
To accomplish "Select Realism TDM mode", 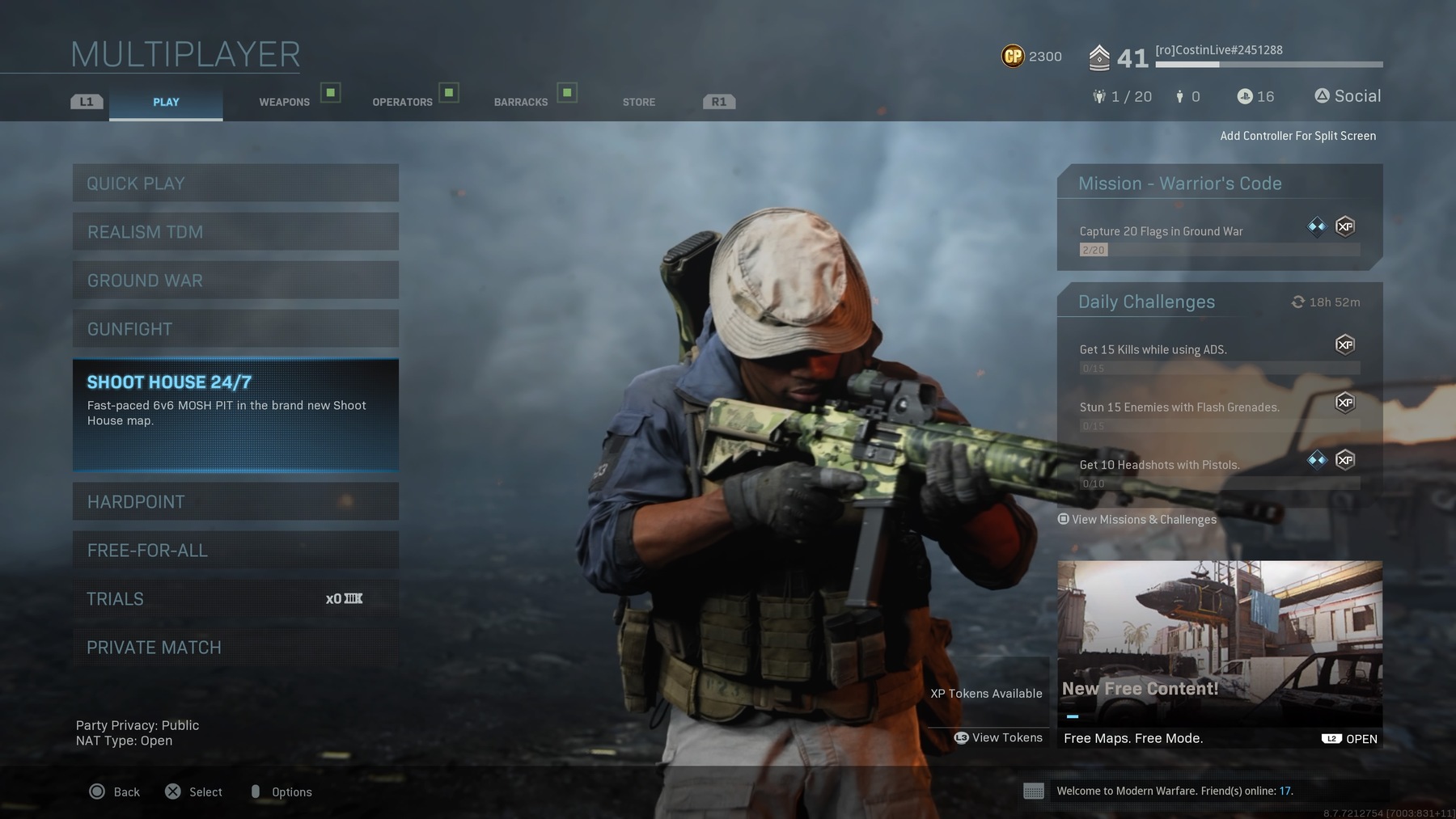I will (235, 232).
